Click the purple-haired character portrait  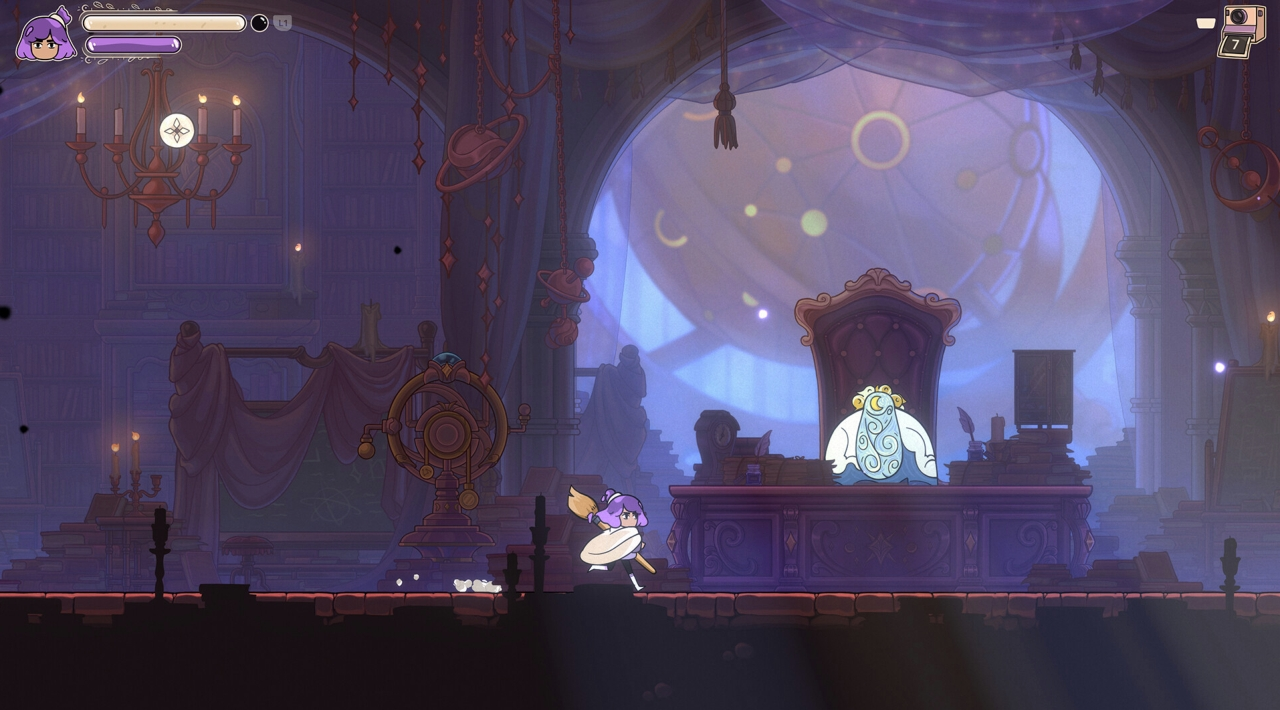45,36
